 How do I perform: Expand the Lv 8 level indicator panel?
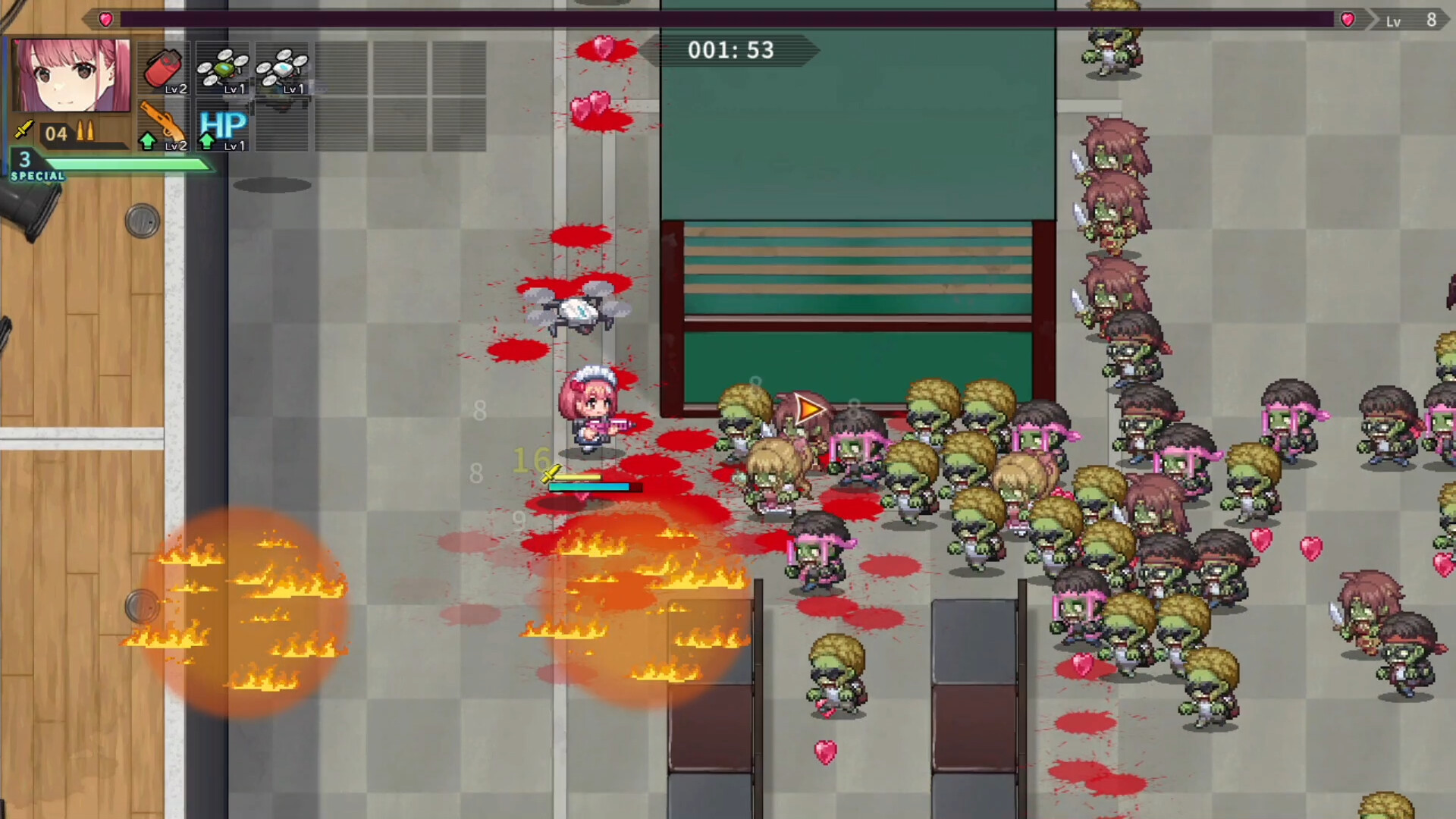click(1410, 20)
